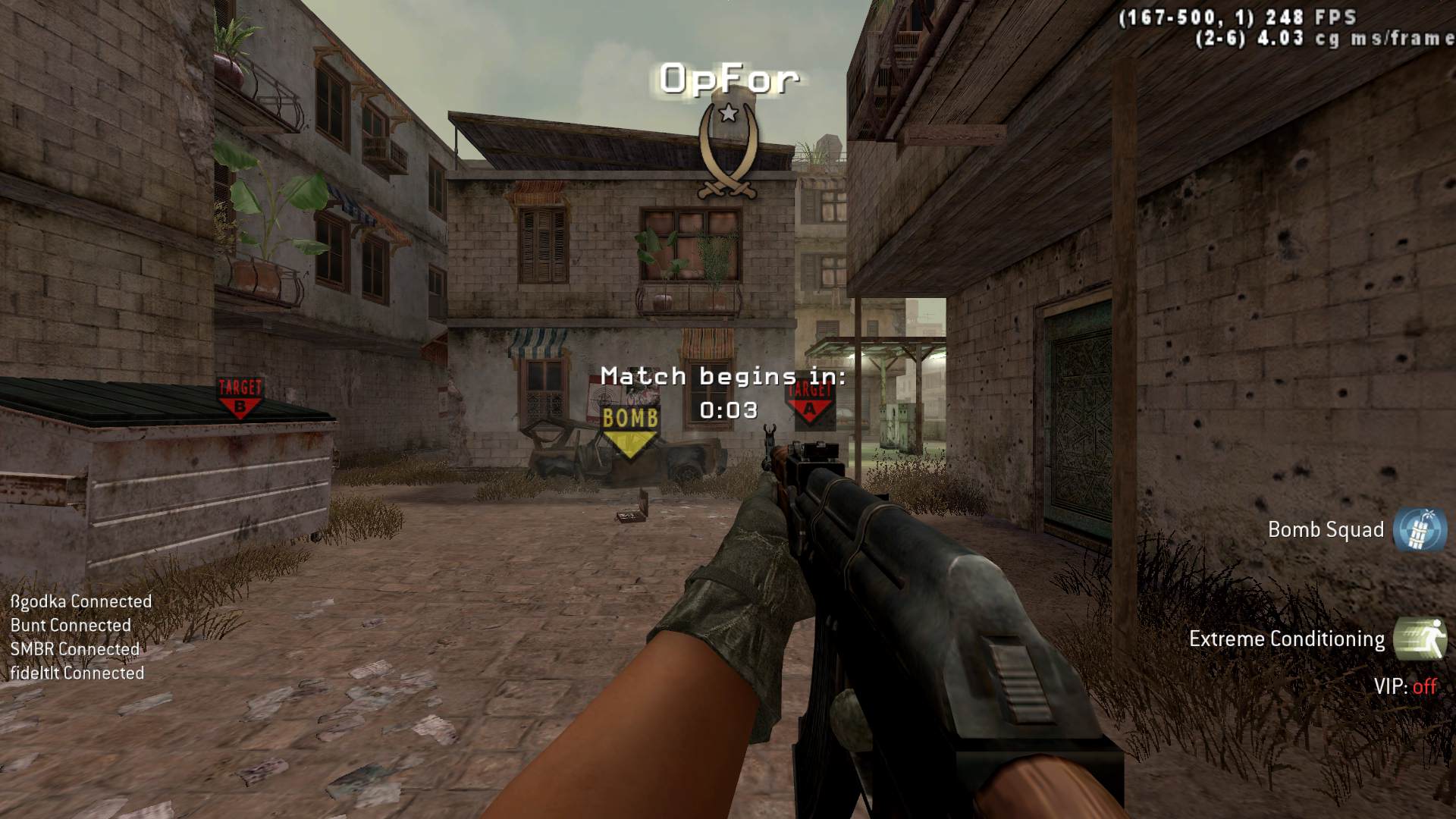
Task: Select the yellow BOMB objective marker
Action: (x=629, y=429)
